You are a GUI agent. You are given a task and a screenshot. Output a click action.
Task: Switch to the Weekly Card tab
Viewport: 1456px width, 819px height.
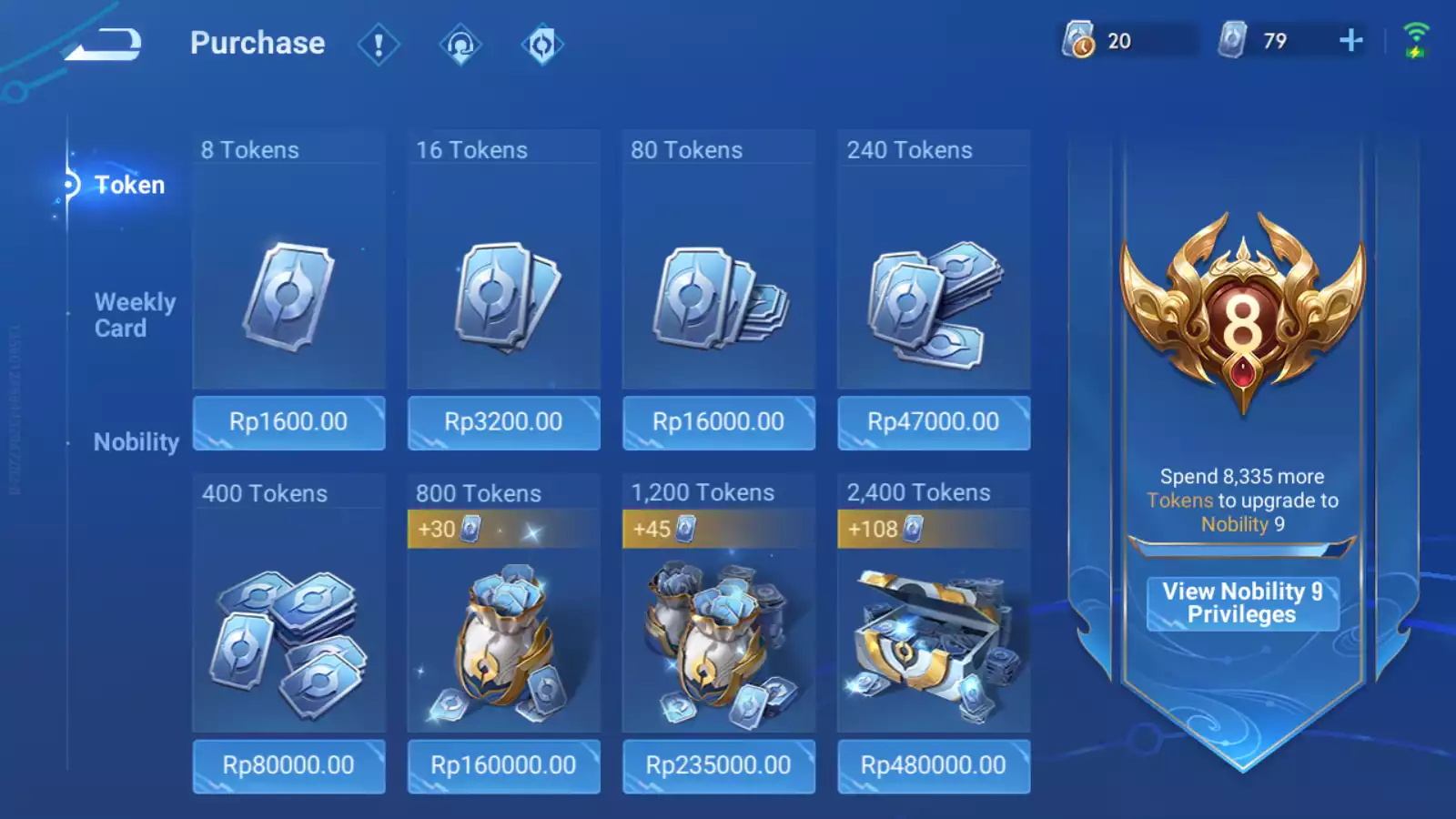pos(135,315)
